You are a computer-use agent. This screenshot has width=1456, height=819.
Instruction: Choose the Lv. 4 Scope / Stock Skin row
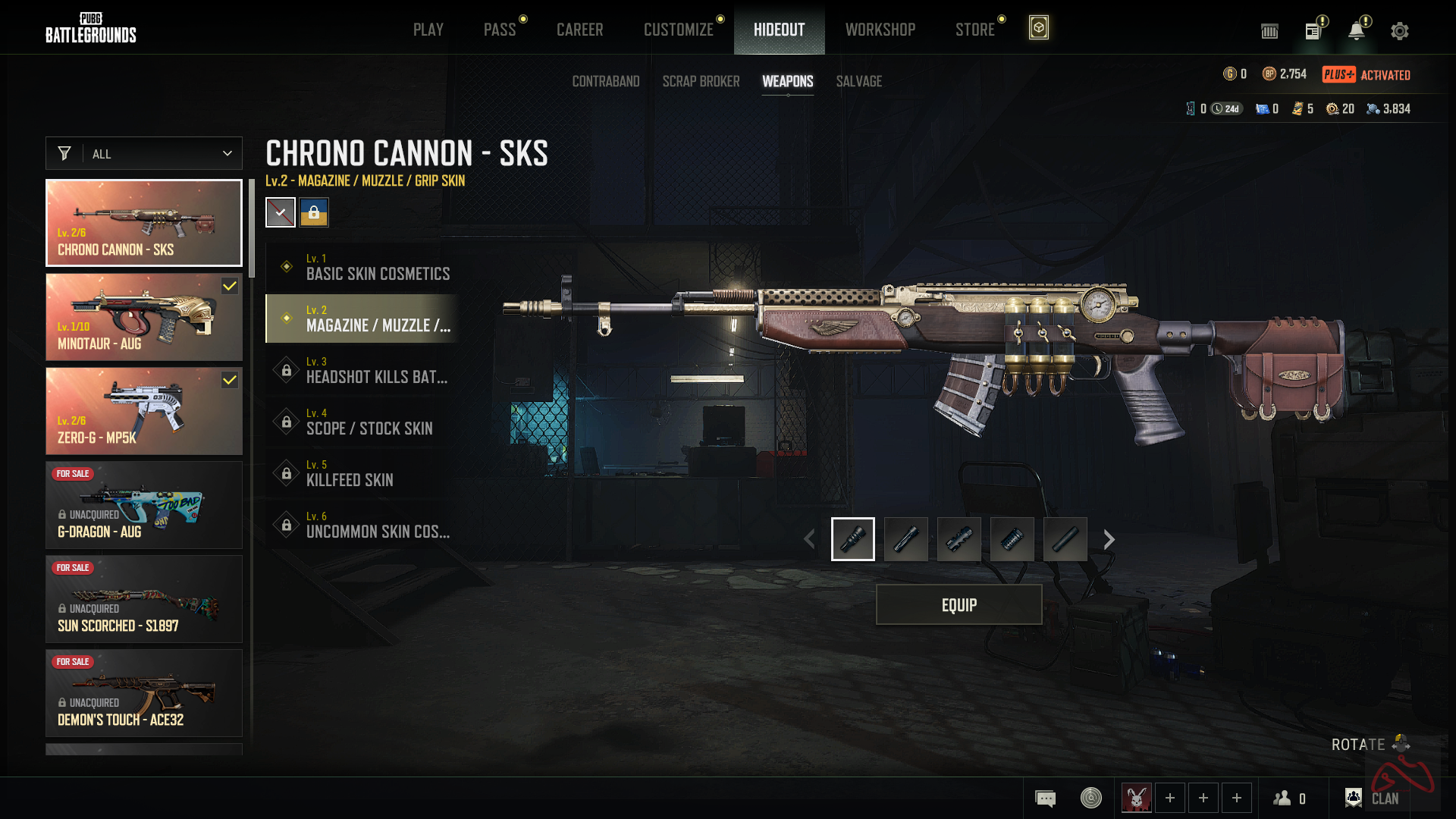364,422
